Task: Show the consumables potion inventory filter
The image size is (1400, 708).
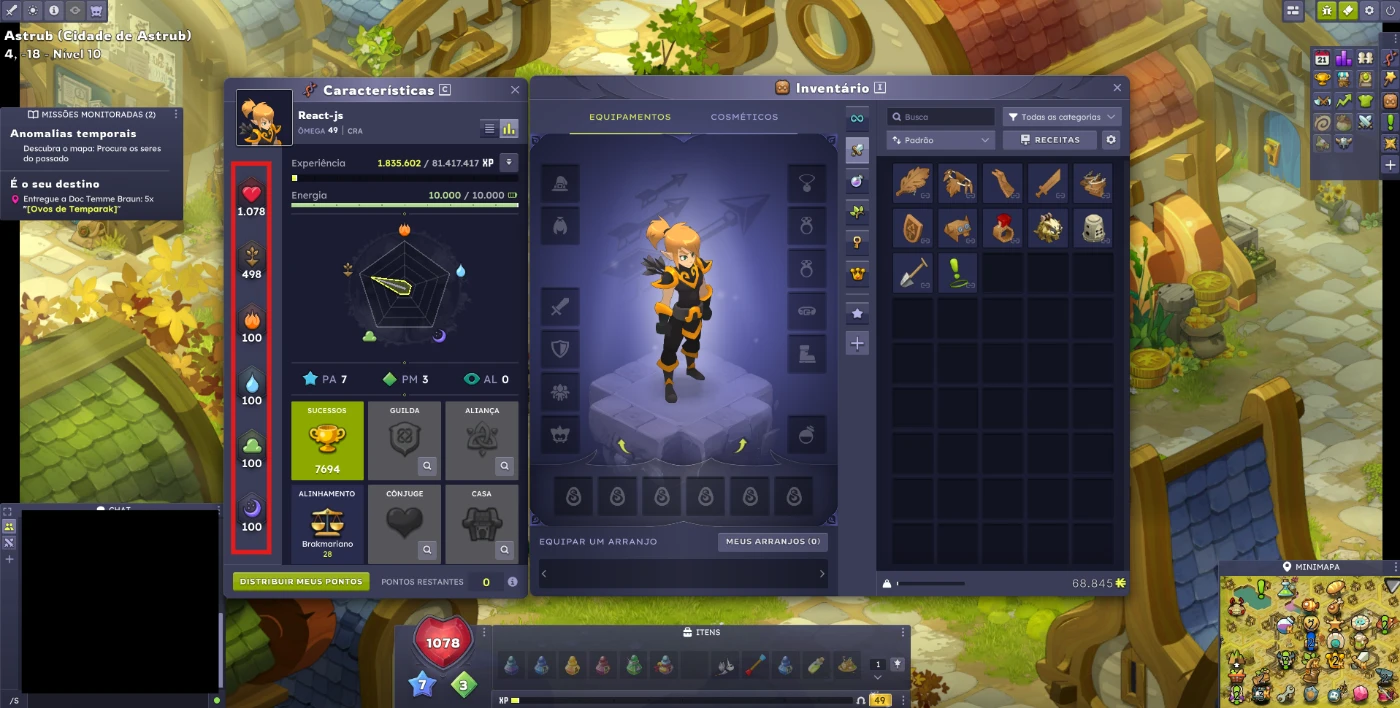Action: tap(856, 181)
